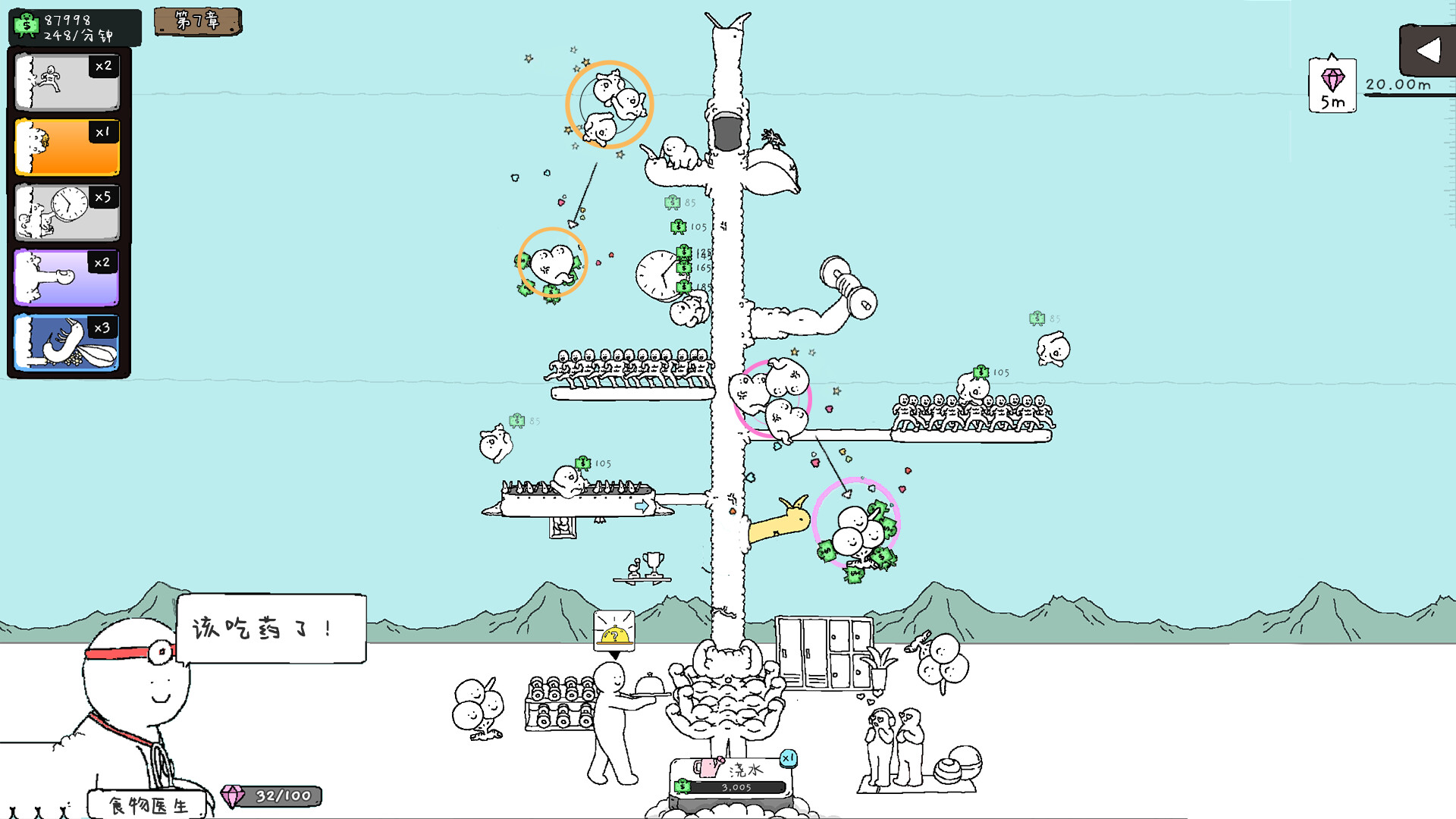Click the back arrow panel in top-right corner
Screen dimensions: 1456x819
coord(1429,51)
